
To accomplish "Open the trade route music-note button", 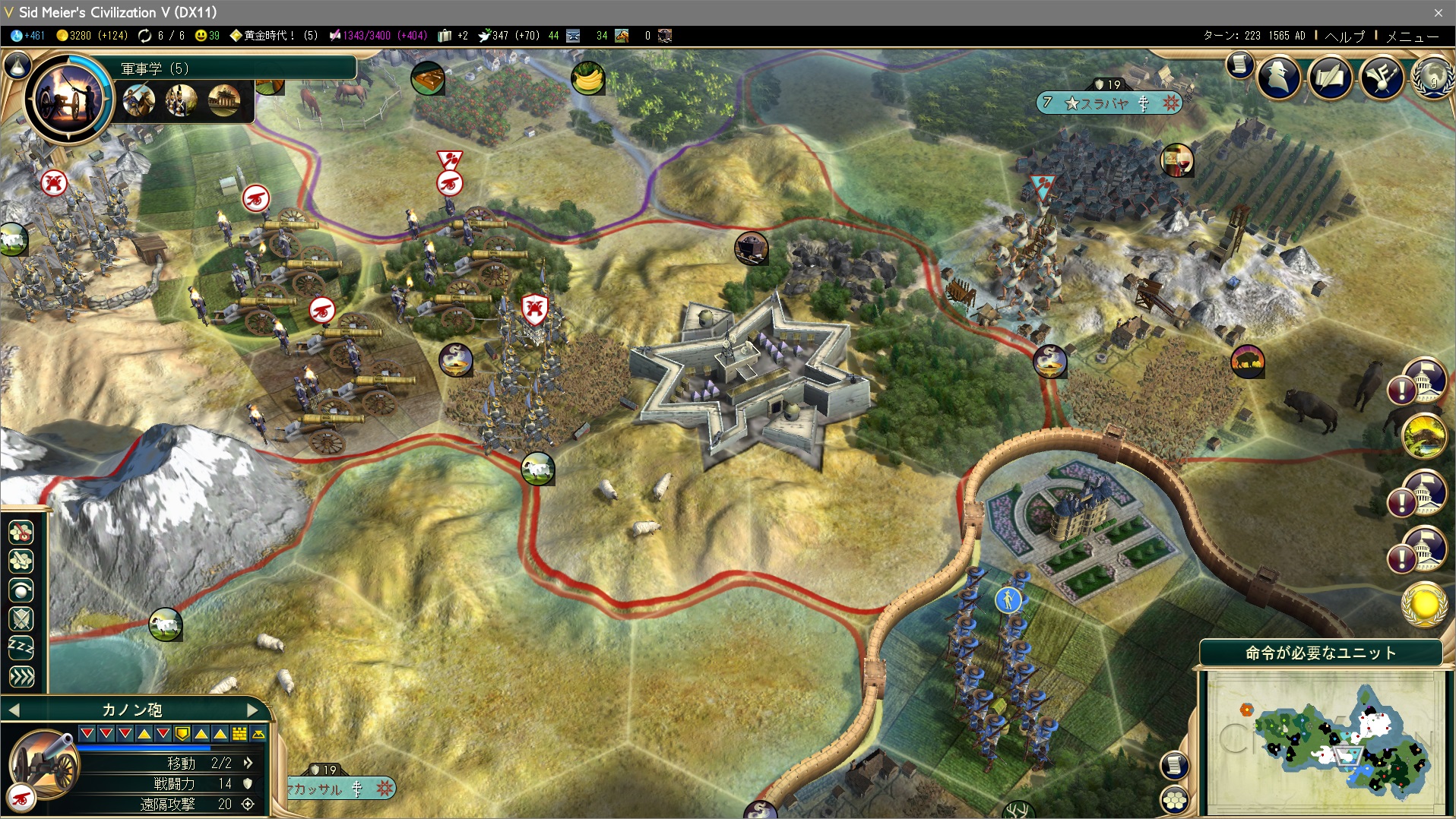I will [x=1381, y=77].
